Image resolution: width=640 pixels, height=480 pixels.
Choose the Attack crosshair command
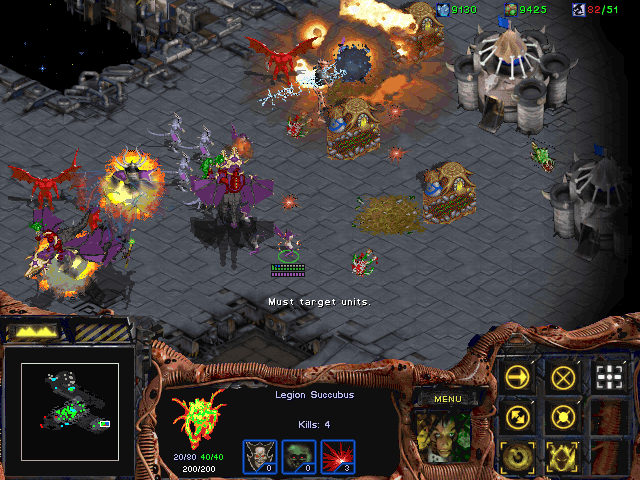609,377
